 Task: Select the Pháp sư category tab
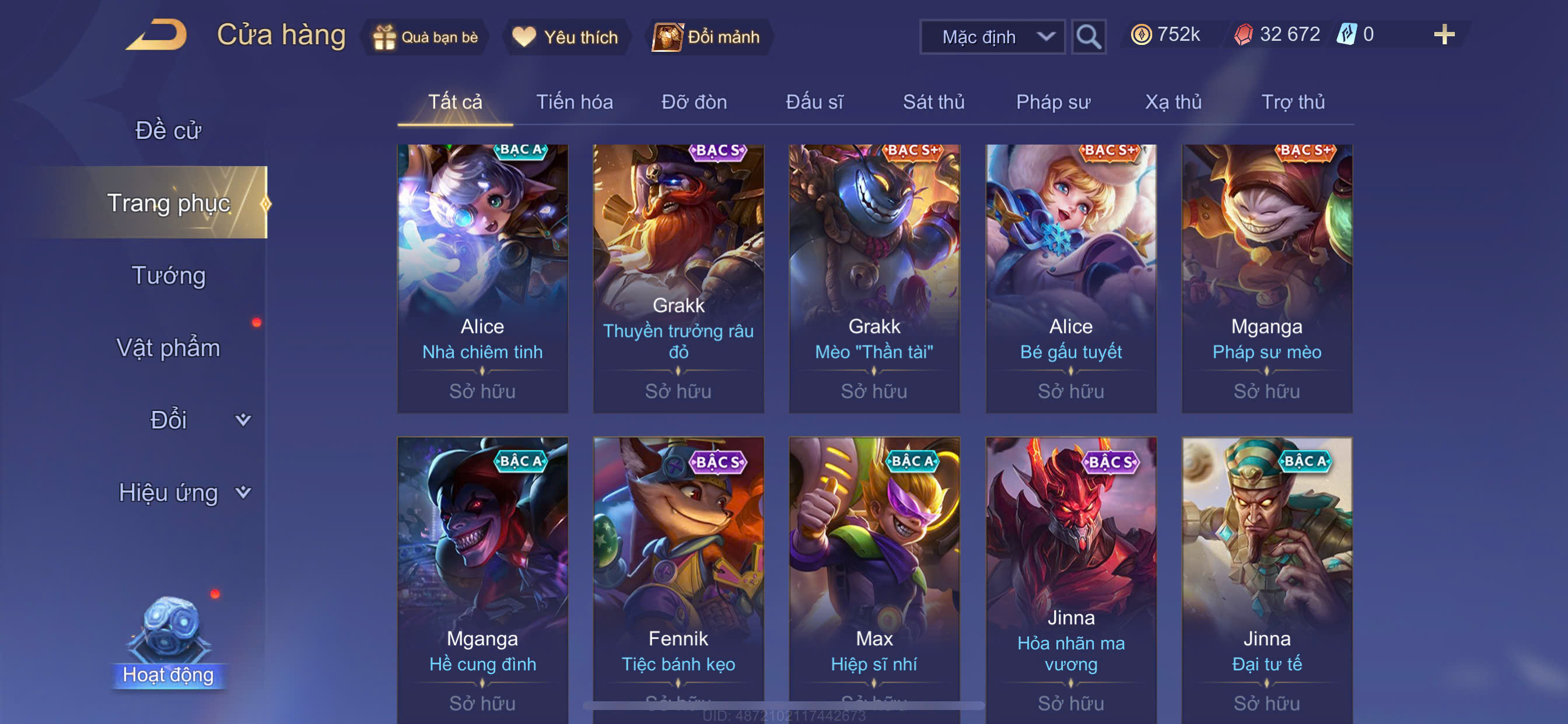[x=1052, y=101]
